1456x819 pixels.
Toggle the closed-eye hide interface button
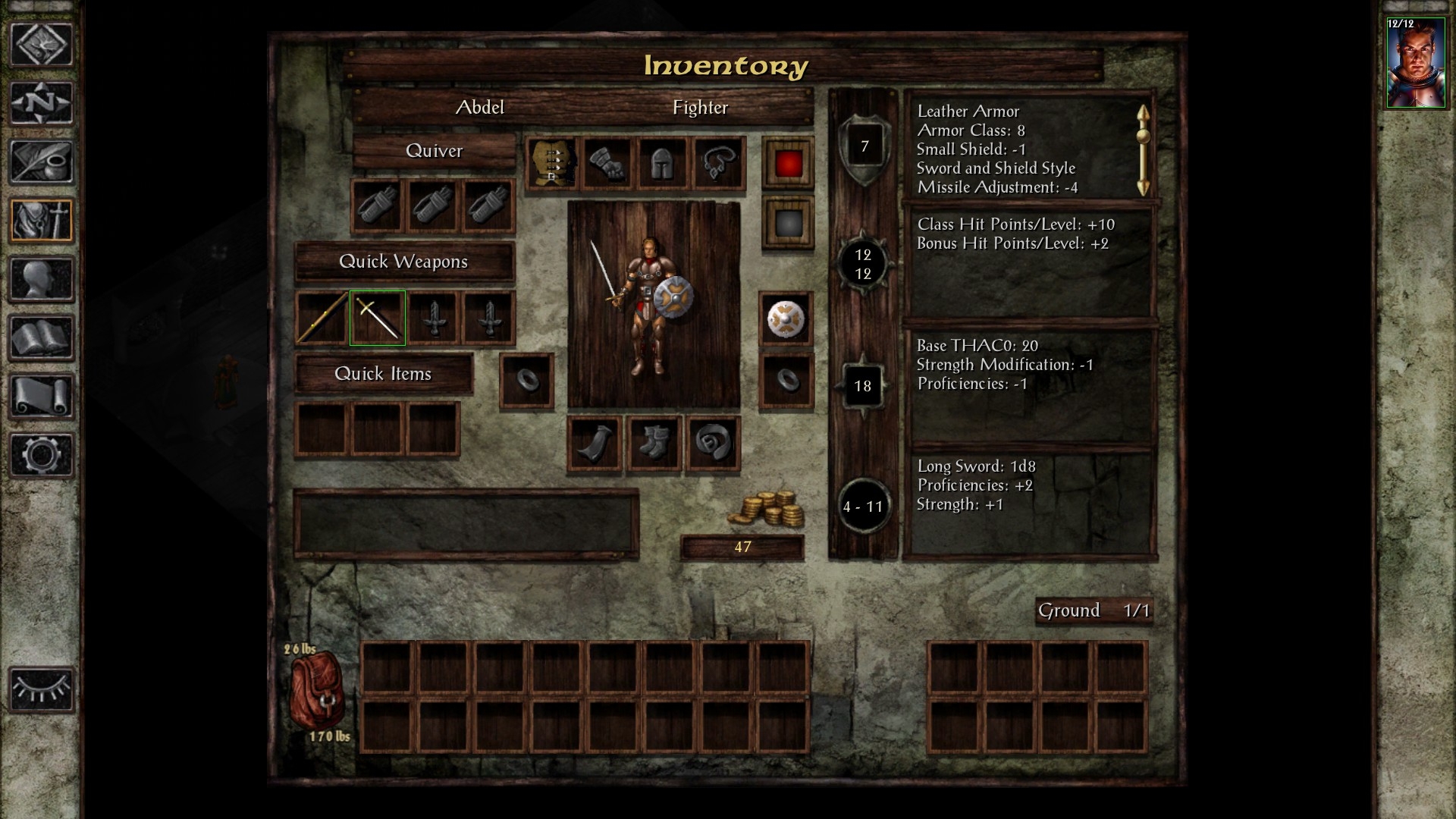[42, 690]
